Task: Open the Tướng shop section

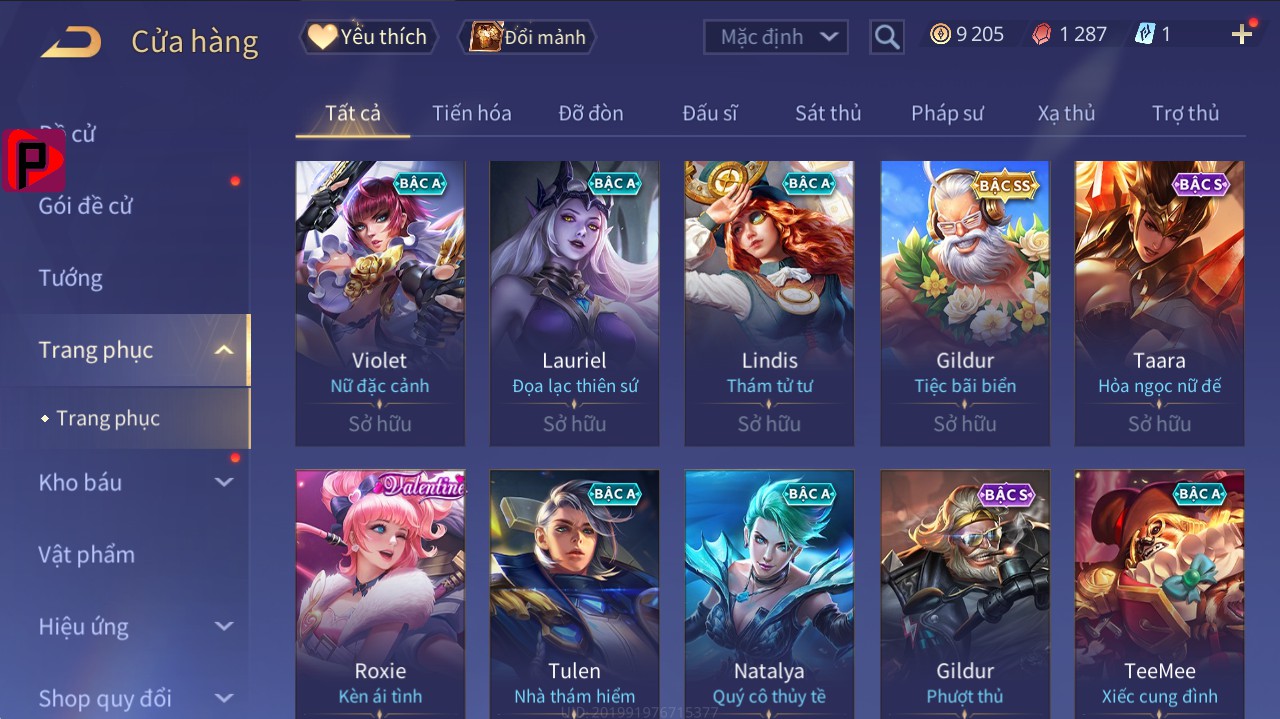Action: click(x=71, y=278)
